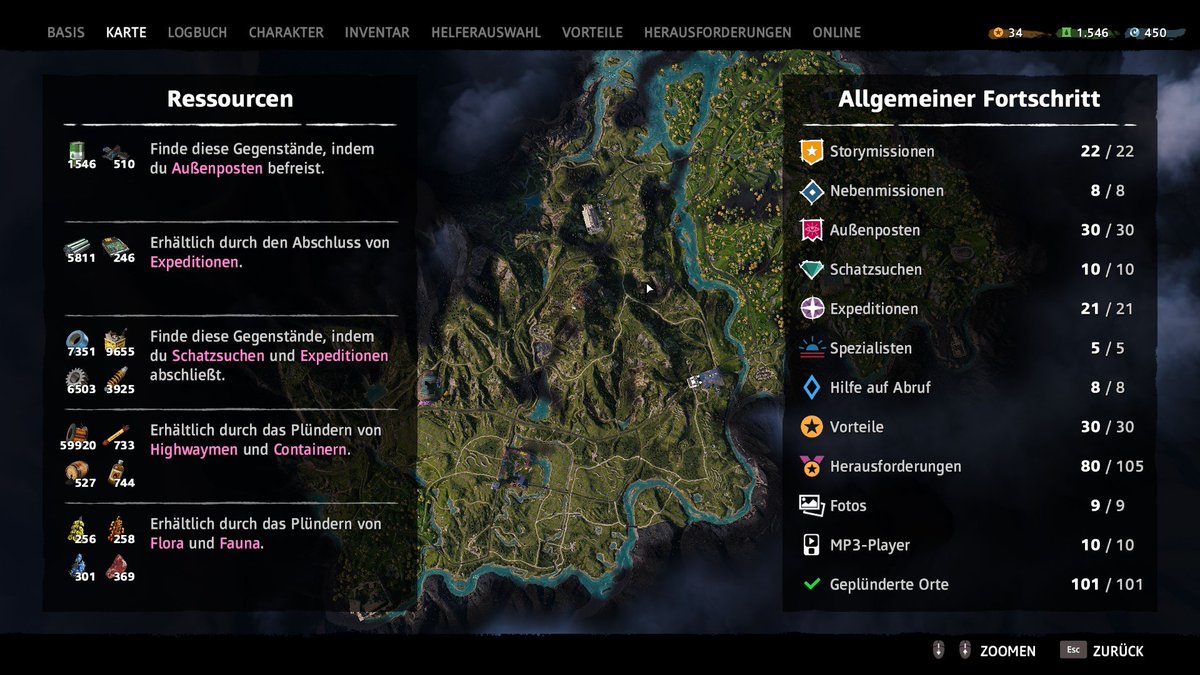Switch to the BASIS tab
This screenshot has width=1200, height=675.
[x=66, y=32]
